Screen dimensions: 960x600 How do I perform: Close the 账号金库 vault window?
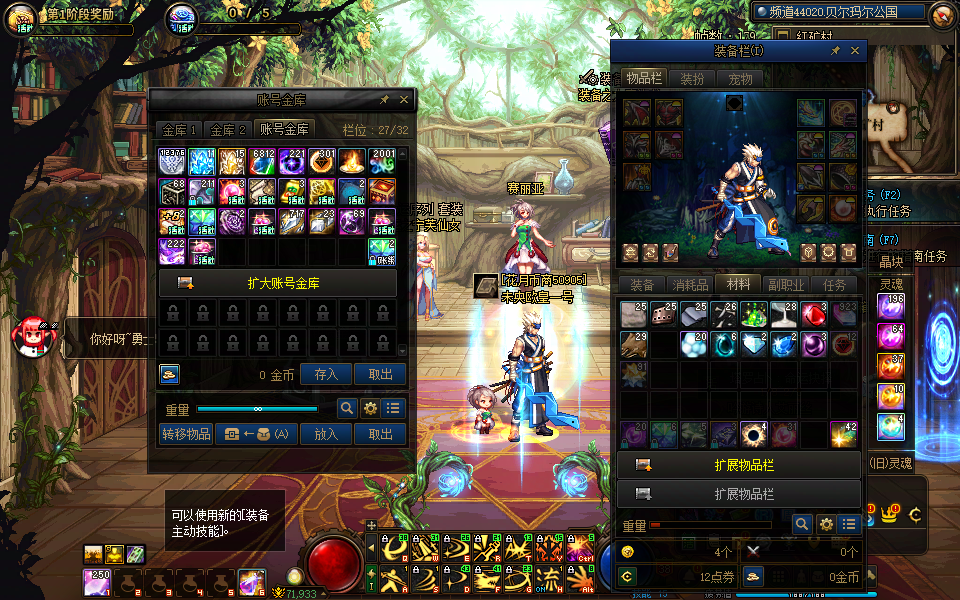(404, 100)
